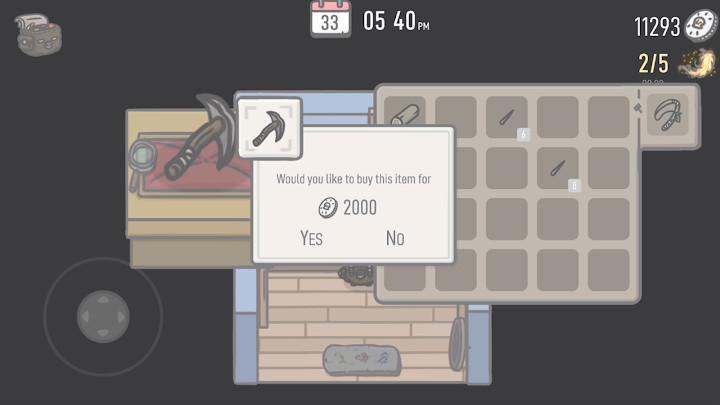Viewport: 720px width, 405px height.
Task: Tap the pickaxe item preview thumbnail
Action: 268,127
